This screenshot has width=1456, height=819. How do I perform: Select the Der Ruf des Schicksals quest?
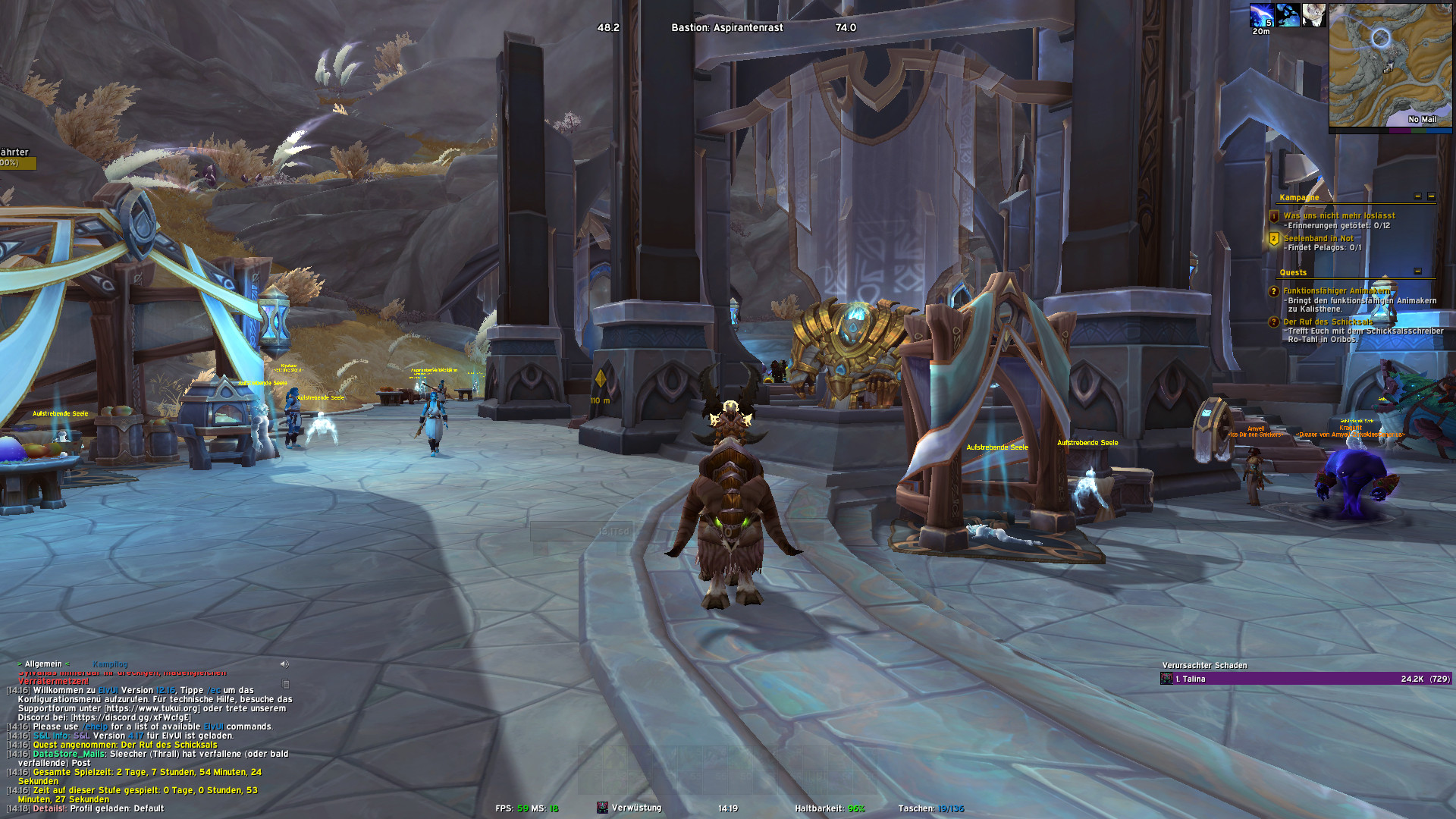coord(1328,322)
